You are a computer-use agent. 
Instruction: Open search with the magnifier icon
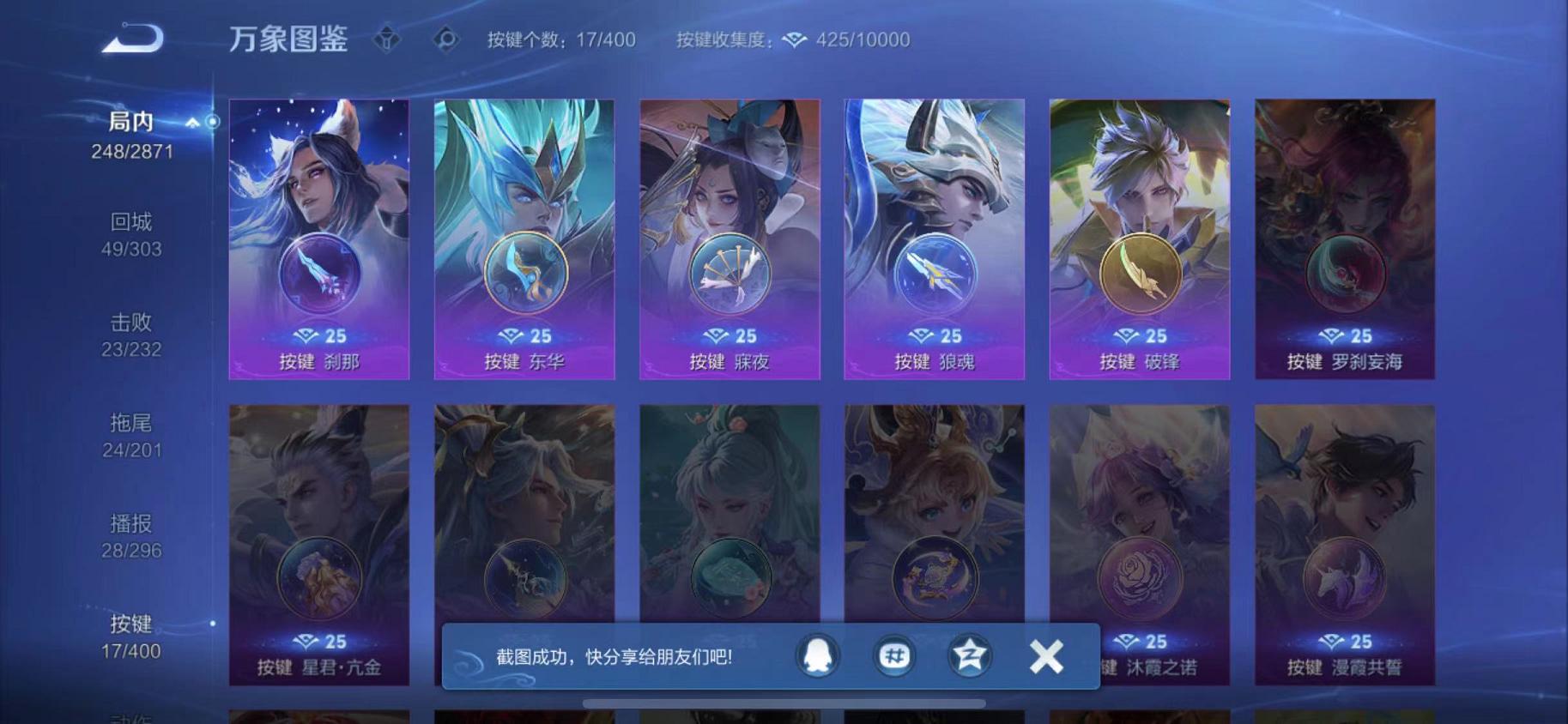pyautogui.click(x=447, y=39)
